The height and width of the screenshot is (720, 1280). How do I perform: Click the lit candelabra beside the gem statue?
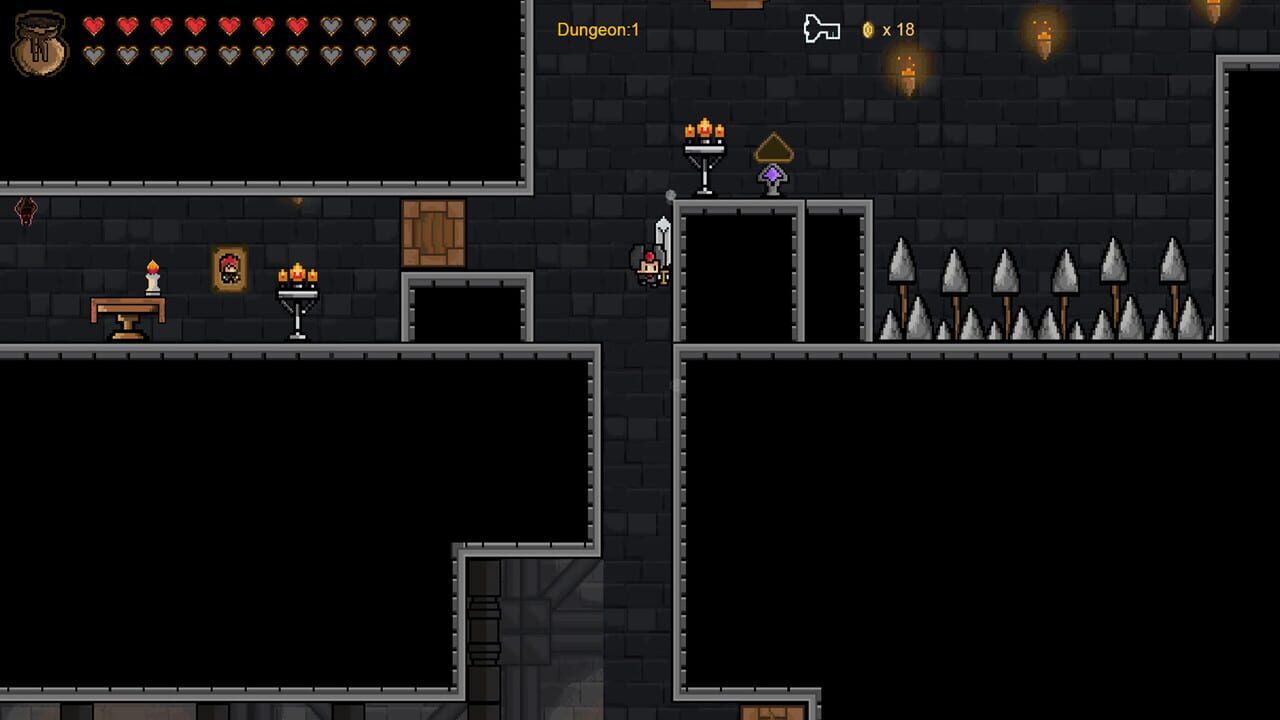pyautogui.click(x=703, y=150)
